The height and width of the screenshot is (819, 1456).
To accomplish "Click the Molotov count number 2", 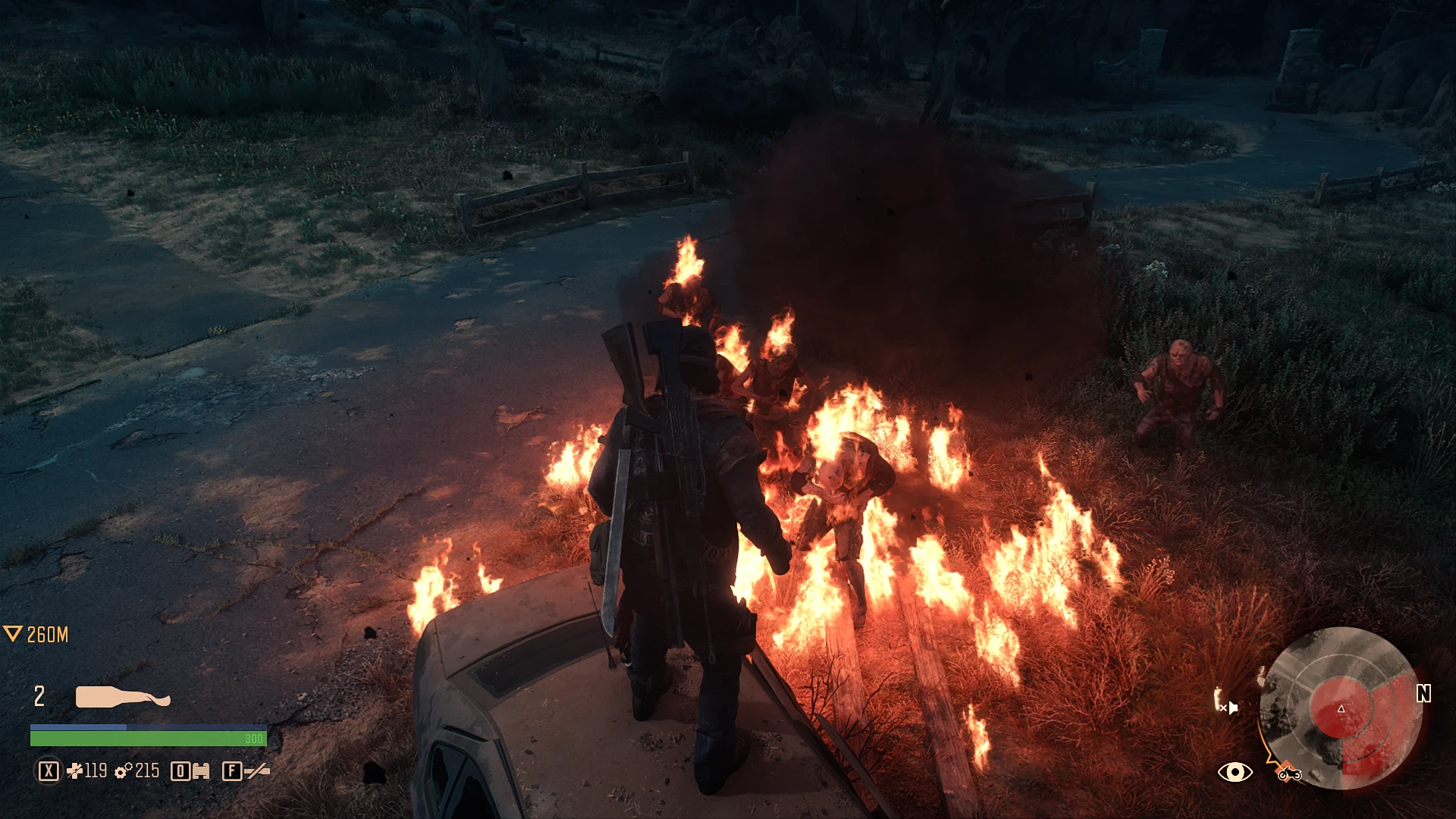I will pos(39,695).
